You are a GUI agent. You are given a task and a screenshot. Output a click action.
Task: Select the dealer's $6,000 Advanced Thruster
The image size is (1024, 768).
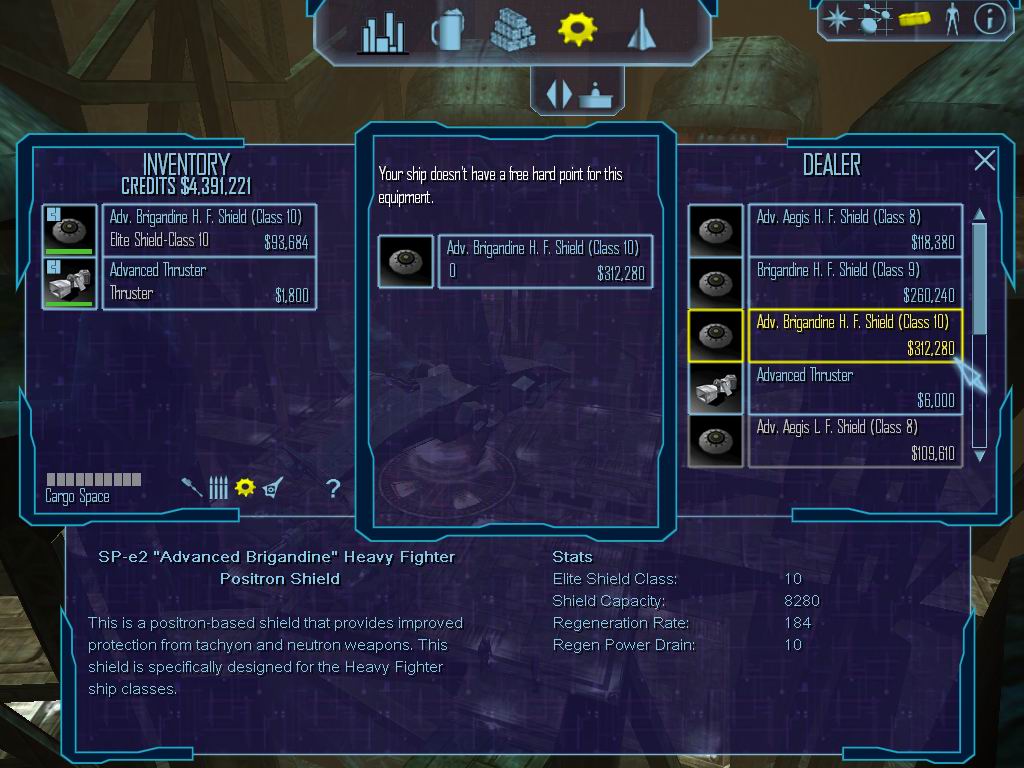[x=854, y=388]
